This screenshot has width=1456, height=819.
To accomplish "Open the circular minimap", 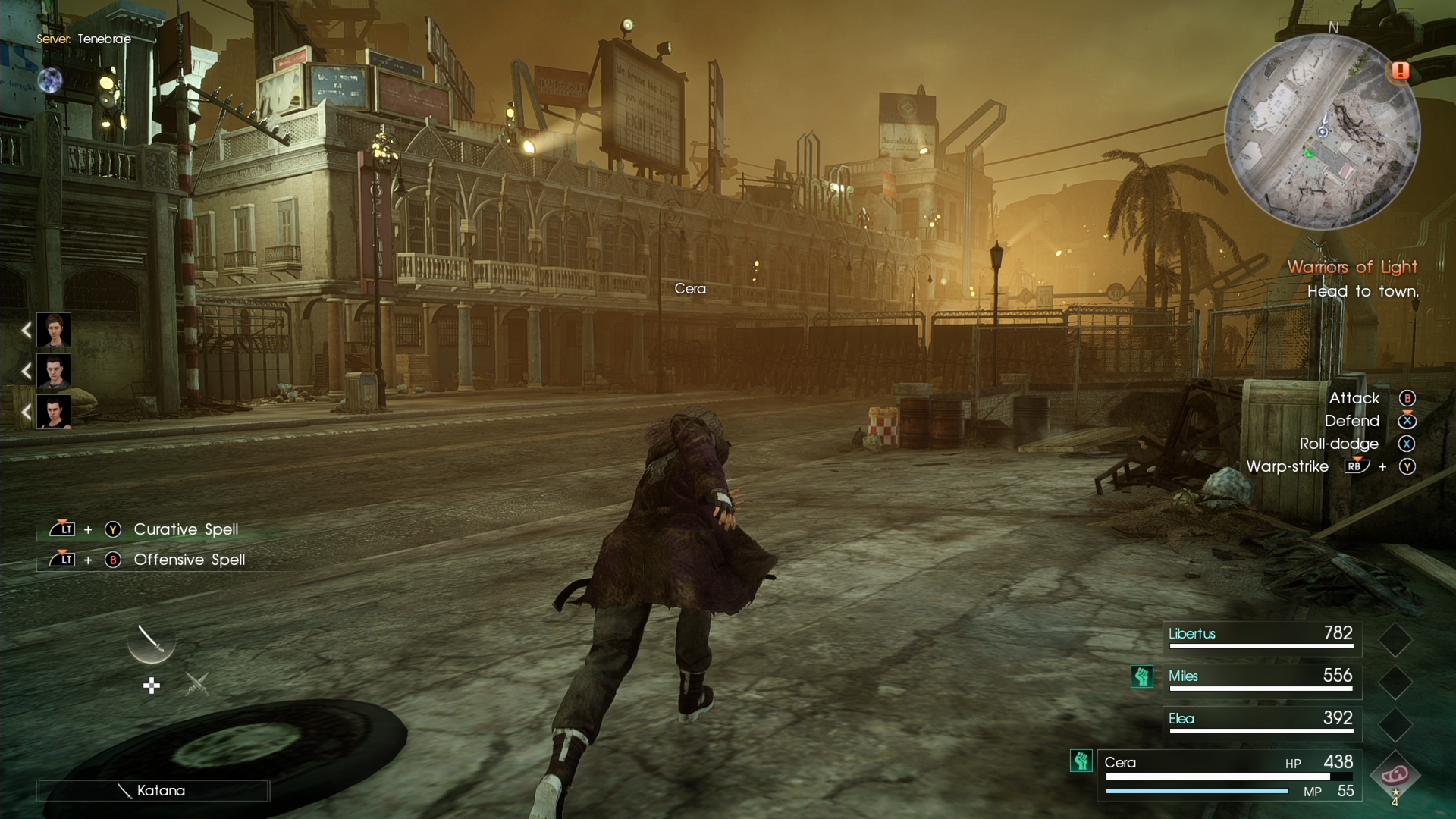I will (1323, 132).
